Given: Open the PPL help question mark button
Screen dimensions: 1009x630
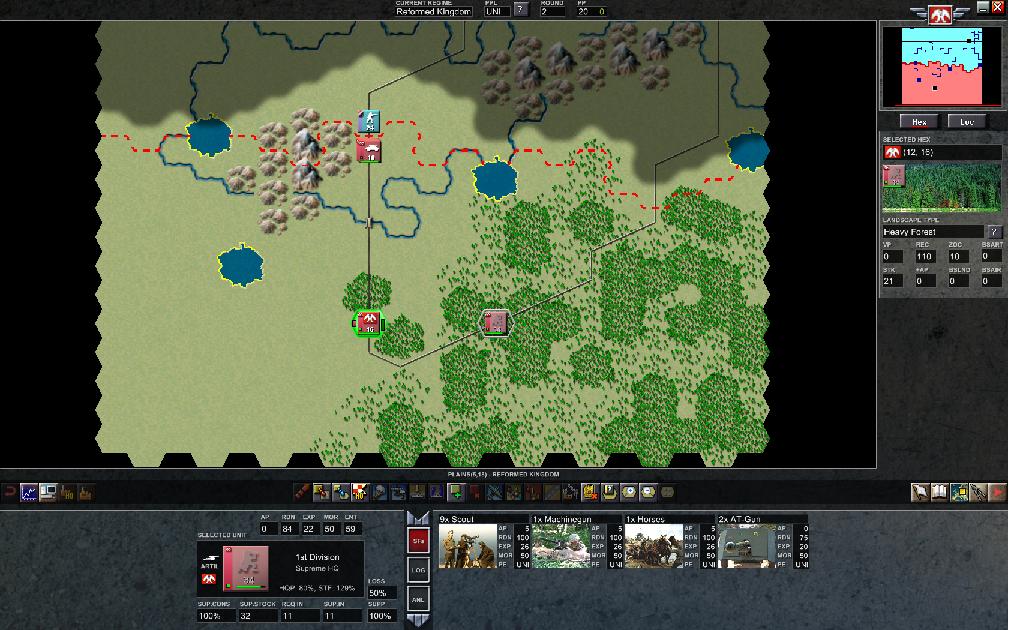Looking at the screenshot, I should (520, 11).
